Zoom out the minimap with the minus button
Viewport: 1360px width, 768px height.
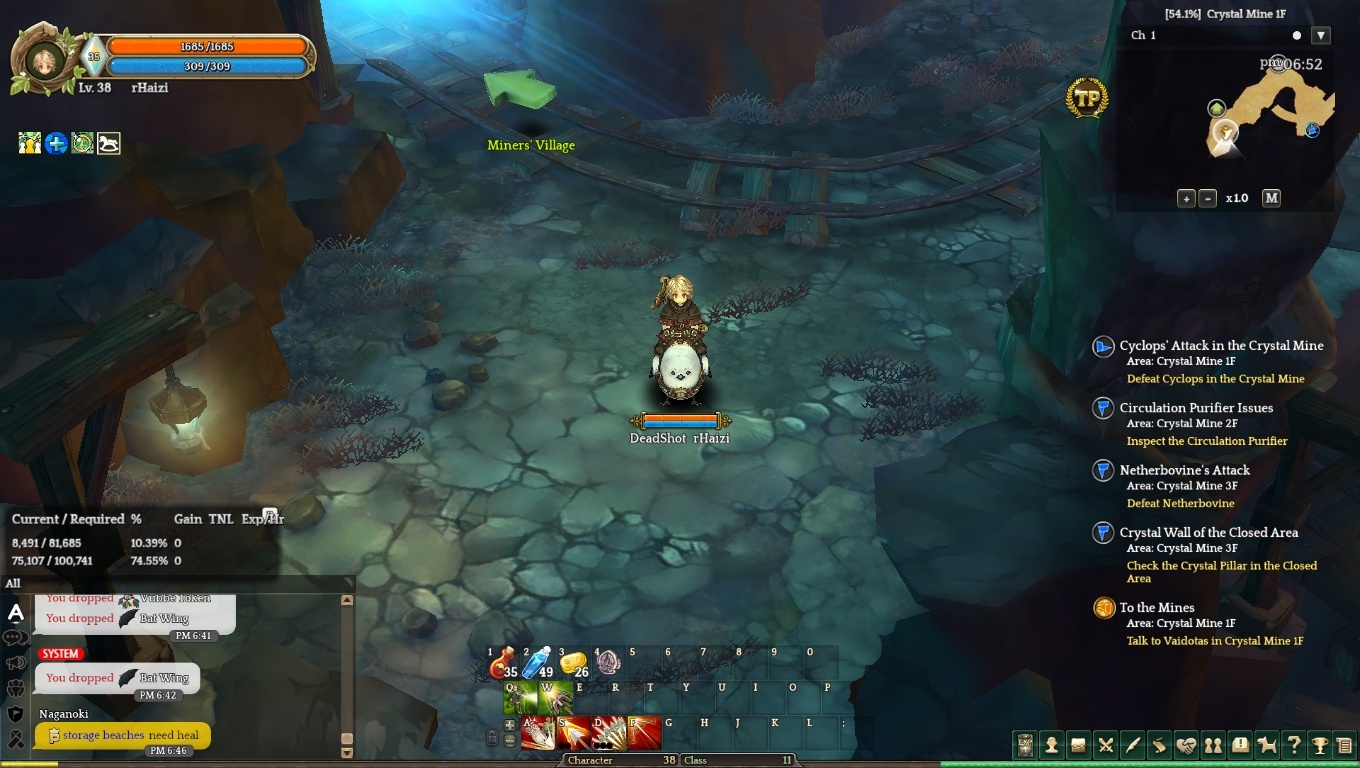click(1207, 198)
